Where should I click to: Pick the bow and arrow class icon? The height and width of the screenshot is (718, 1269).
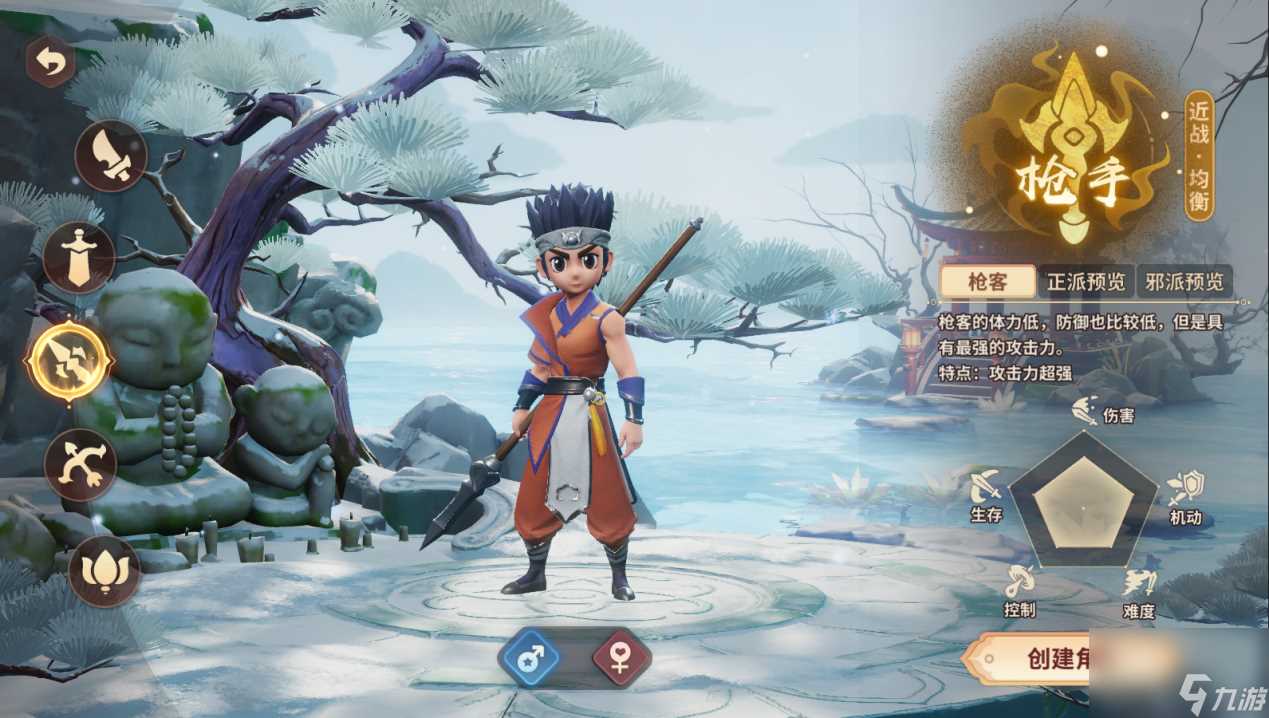tap(81, 464)
